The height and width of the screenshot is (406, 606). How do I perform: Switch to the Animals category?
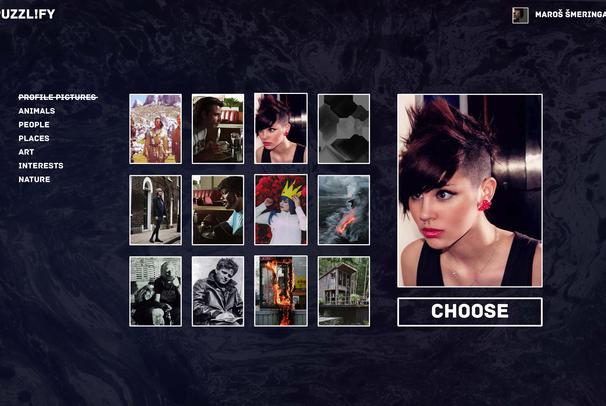pos(37,111)
